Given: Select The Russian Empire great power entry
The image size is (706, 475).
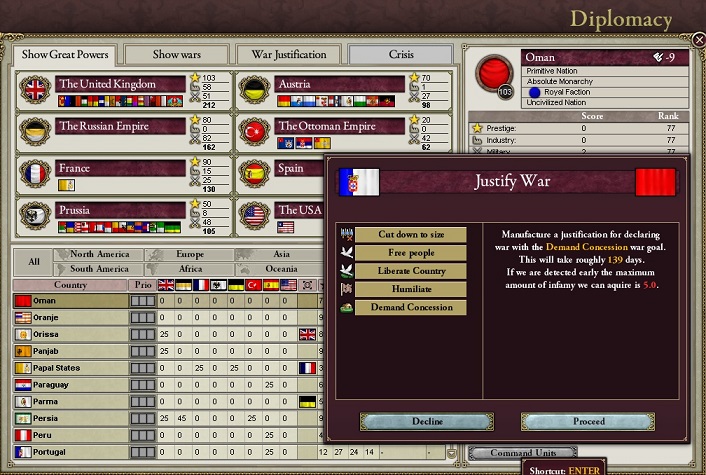Looking at the screenshot, I should click(120, 126).
